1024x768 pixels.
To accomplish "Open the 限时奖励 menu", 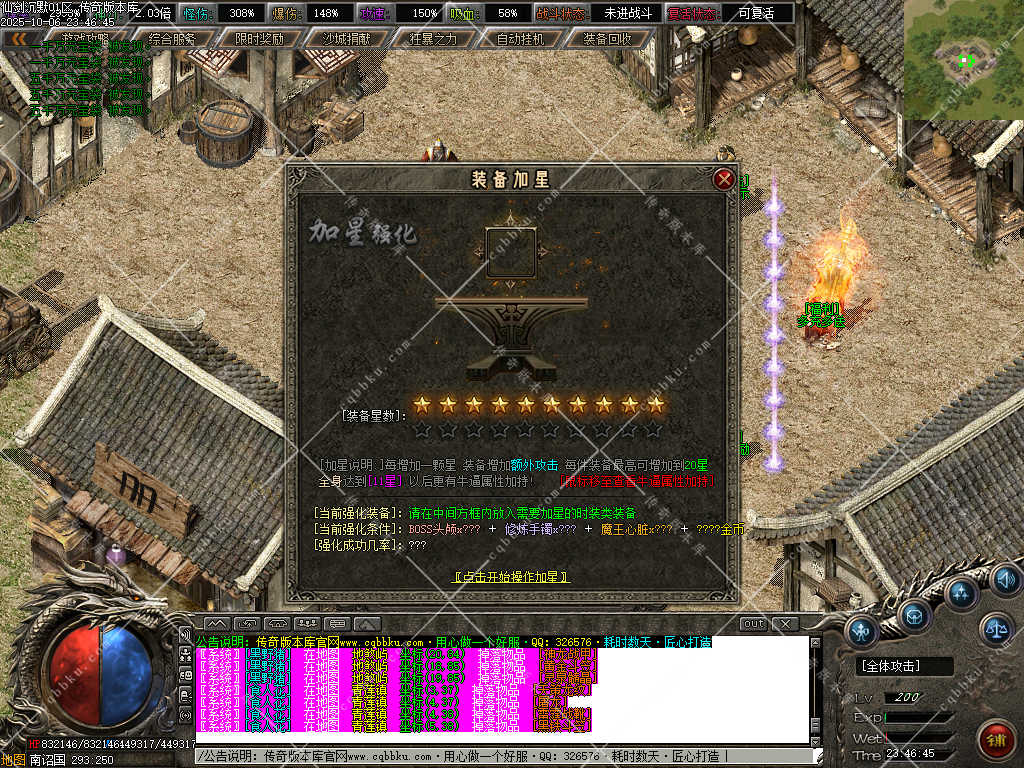I will tap(259, 39).
